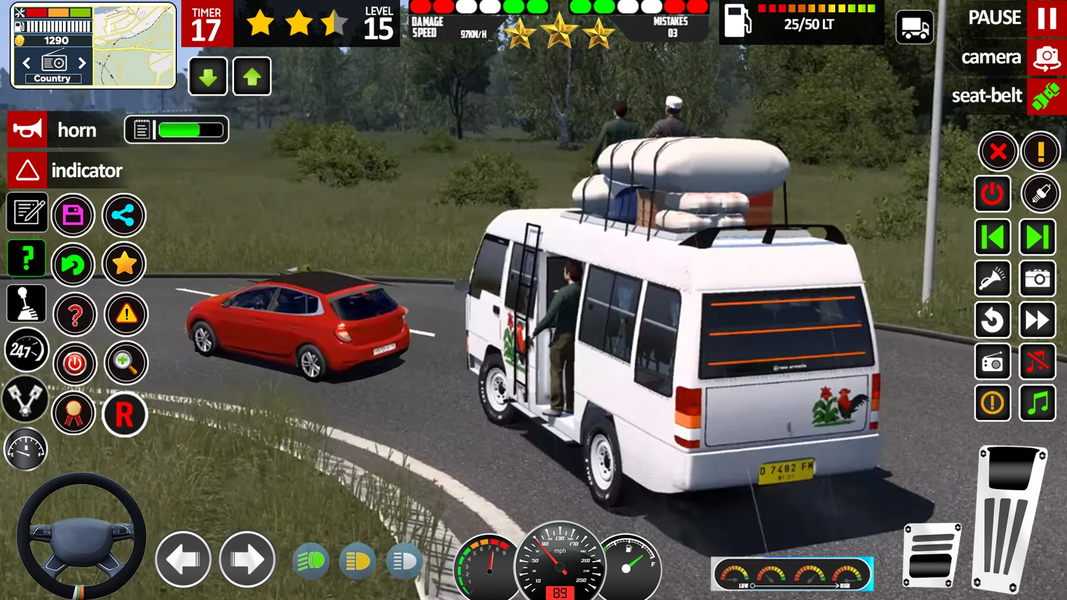Activate the hazard indicator triangle button
Screen dimensions: 1067x600
pos(26,171)
